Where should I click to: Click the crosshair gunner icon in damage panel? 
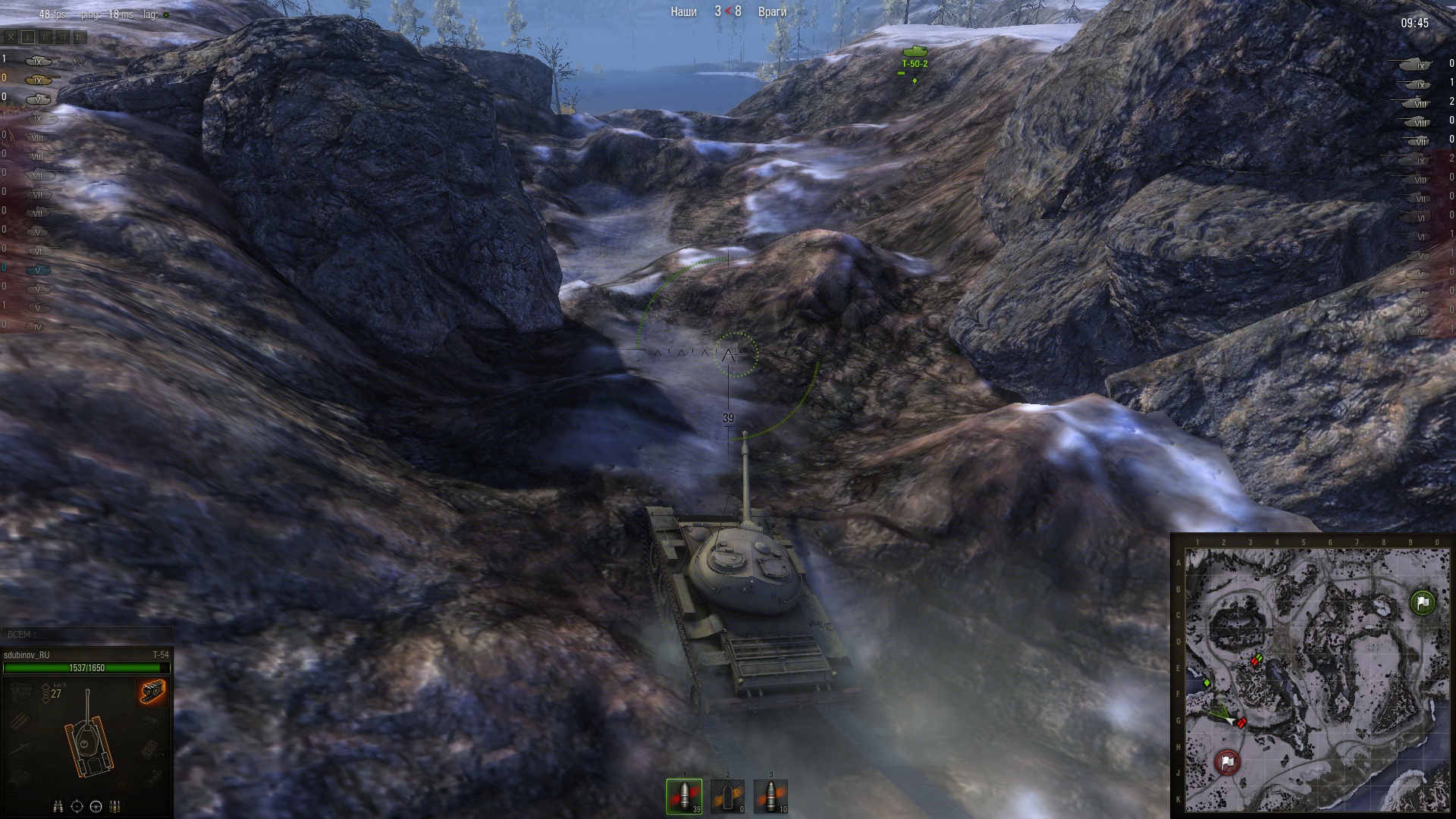pyautogui.click(x=77, y=806)
